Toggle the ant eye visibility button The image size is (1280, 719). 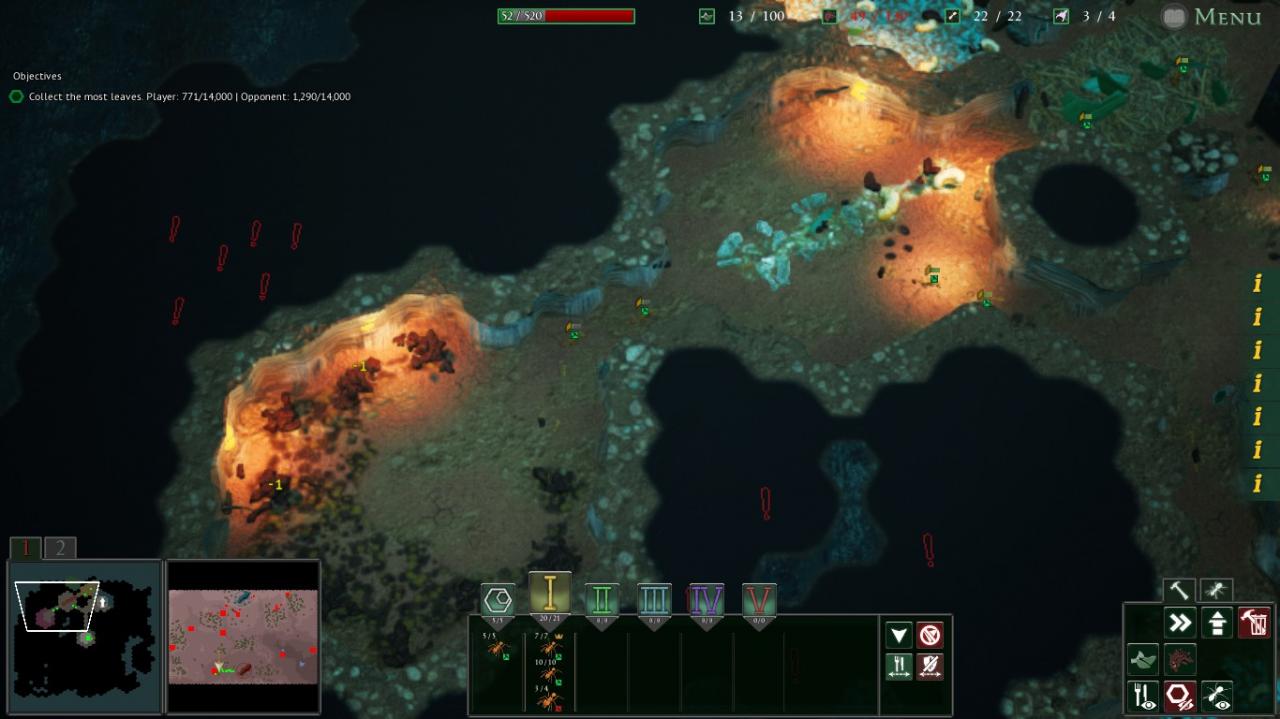click(1217, 696)
